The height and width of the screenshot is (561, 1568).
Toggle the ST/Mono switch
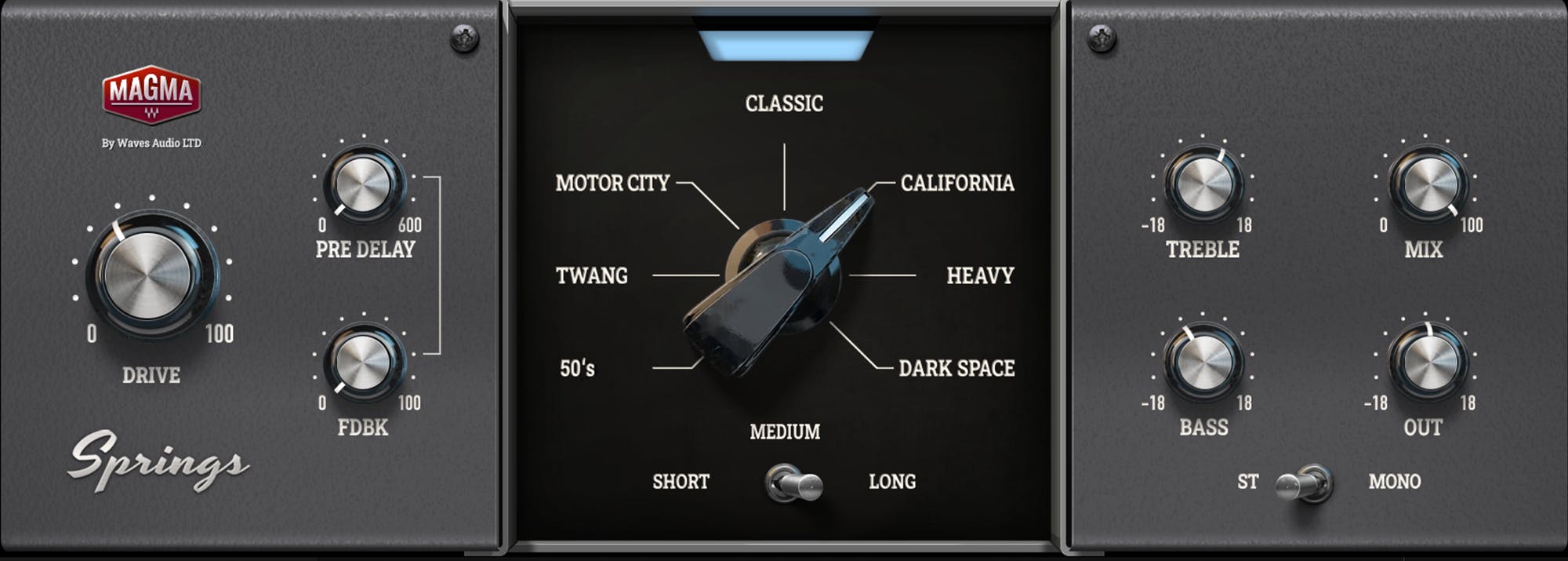(1305, 482)
